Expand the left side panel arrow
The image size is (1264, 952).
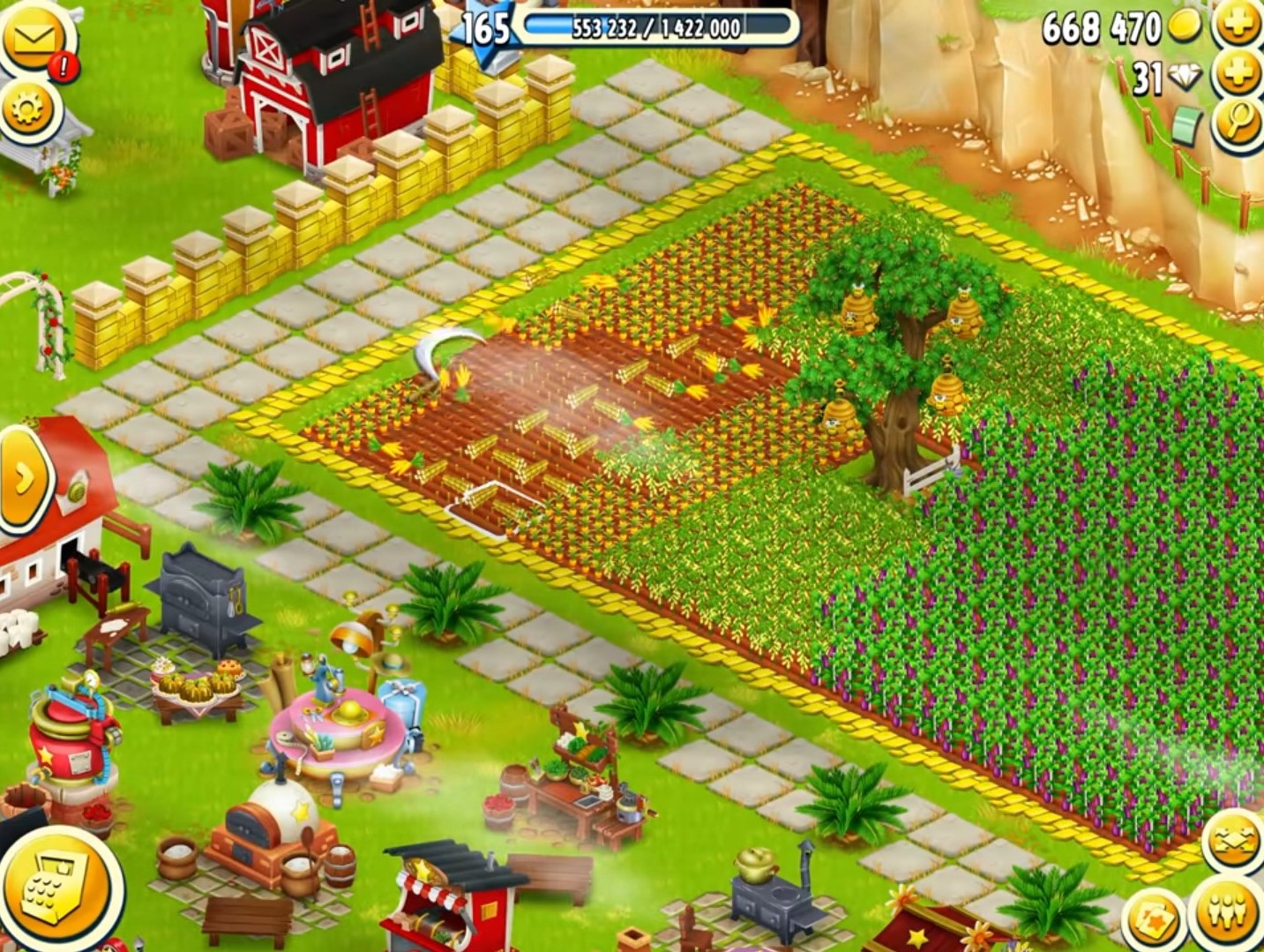pos(26,476)
